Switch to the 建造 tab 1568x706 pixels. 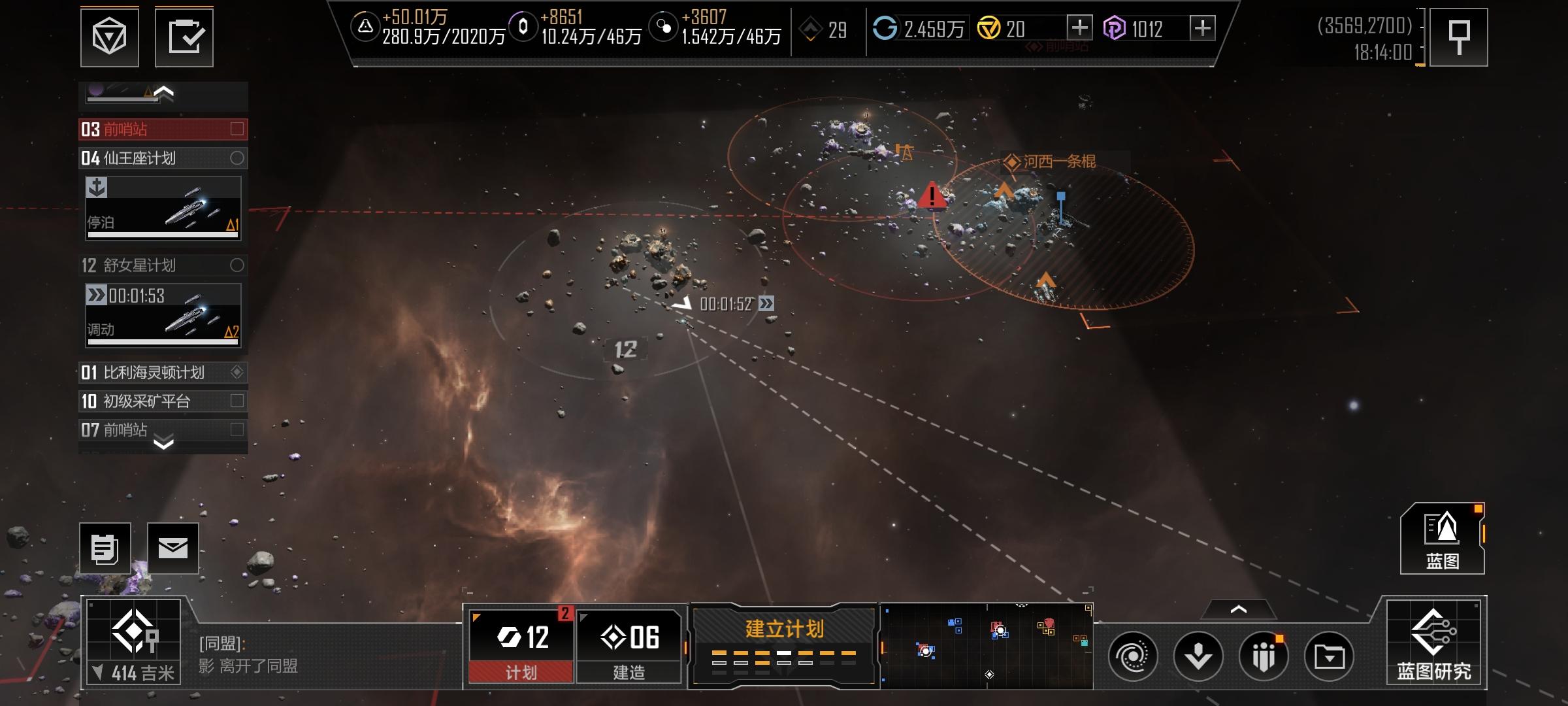tap(629, 646)
